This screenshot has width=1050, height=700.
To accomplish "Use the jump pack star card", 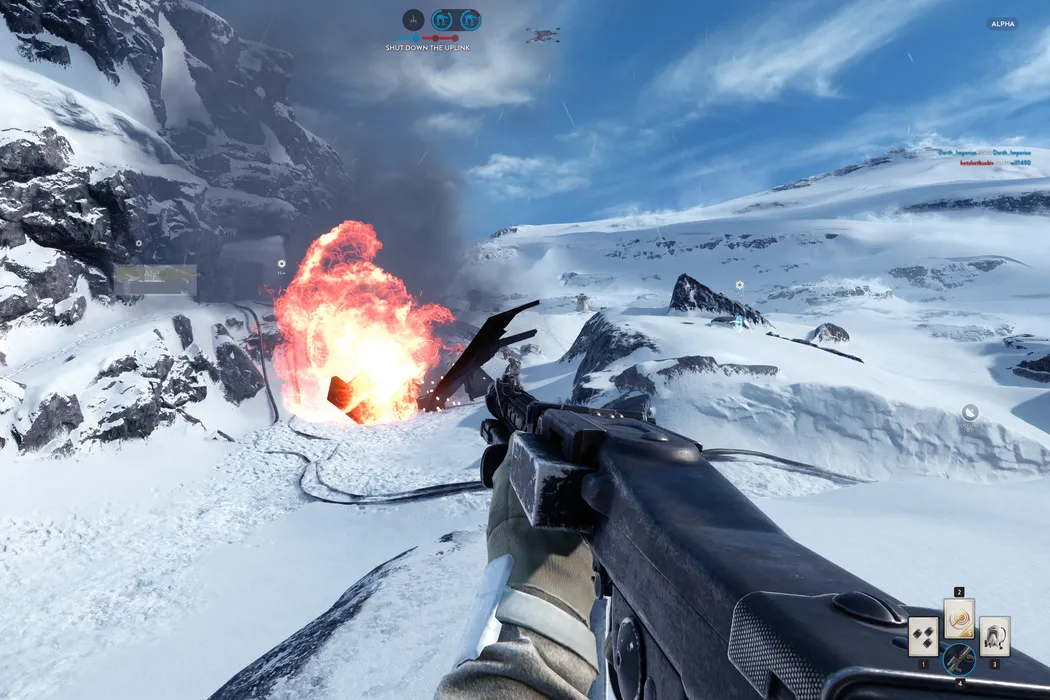I will point(994,636).
